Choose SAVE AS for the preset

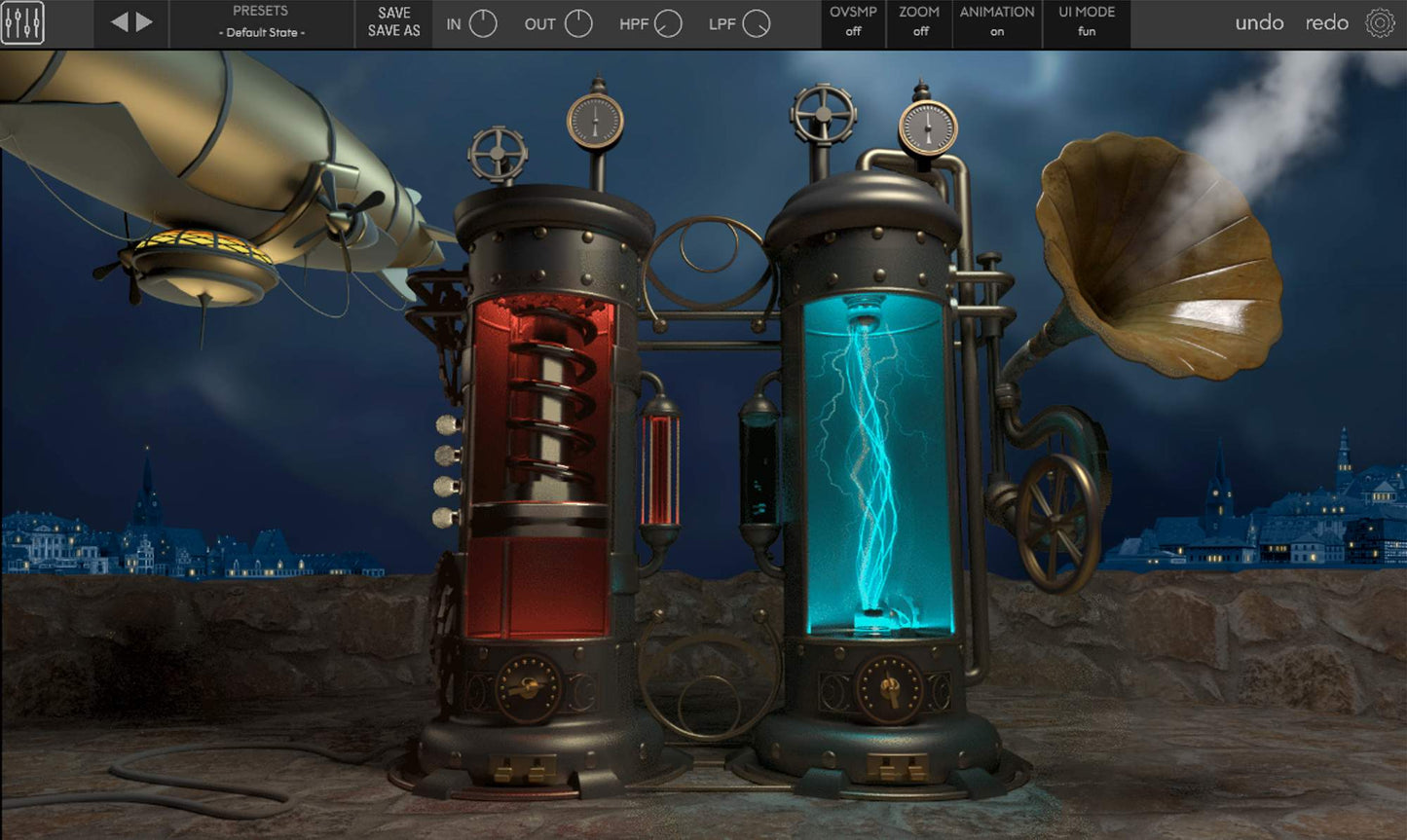(394, 31)
